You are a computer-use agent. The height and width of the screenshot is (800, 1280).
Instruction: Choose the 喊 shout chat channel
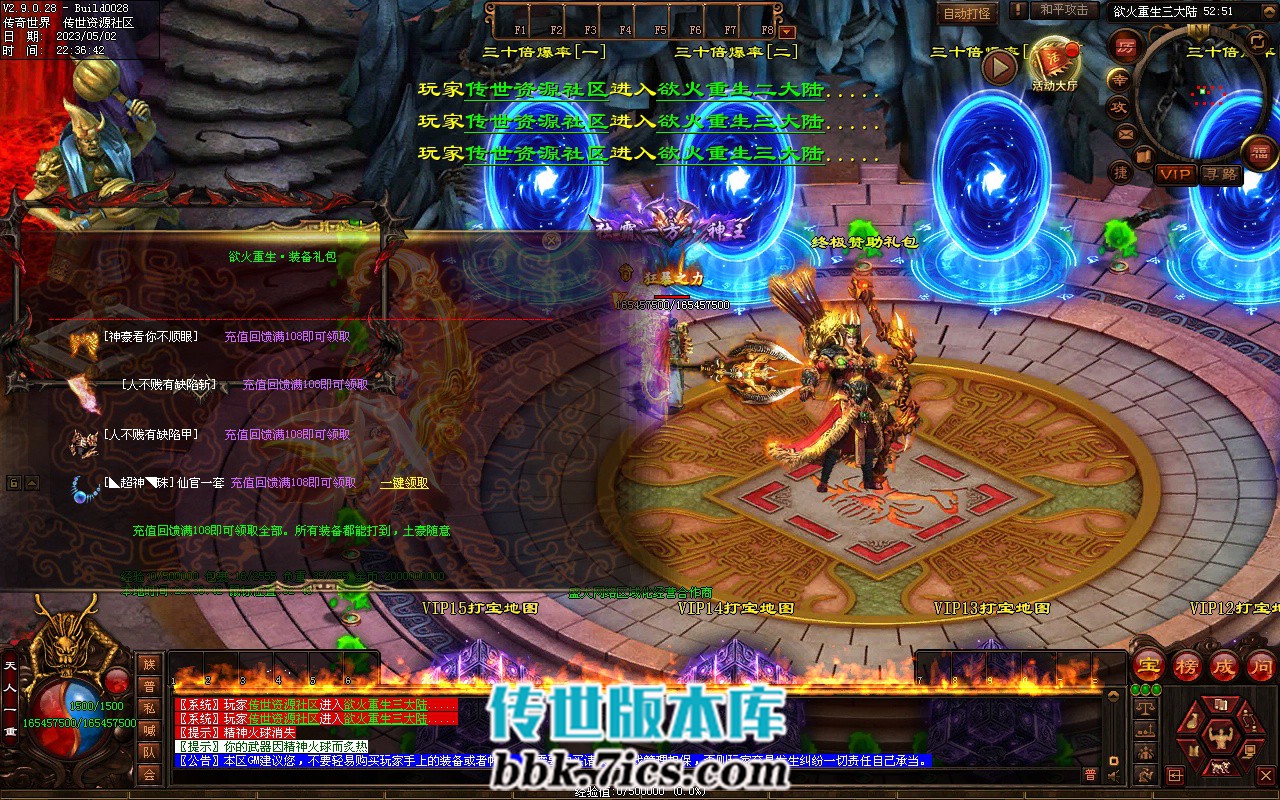(149, 730)
